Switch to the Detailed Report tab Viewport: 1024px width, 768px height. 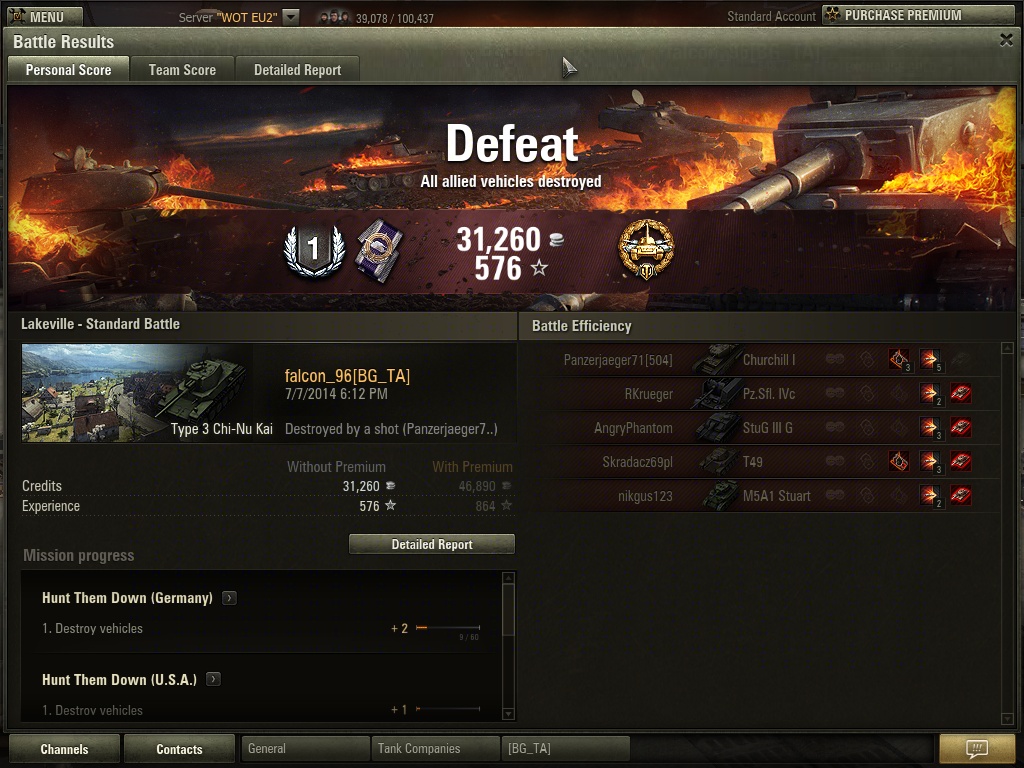click(297, 70)
